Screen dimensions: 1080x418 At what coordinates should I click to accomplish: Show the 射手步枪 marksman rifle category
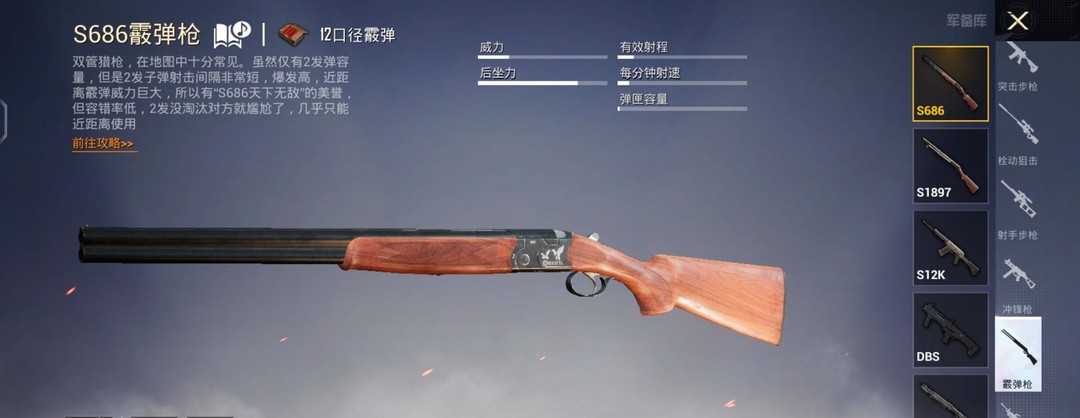[x=1018, y=212]
